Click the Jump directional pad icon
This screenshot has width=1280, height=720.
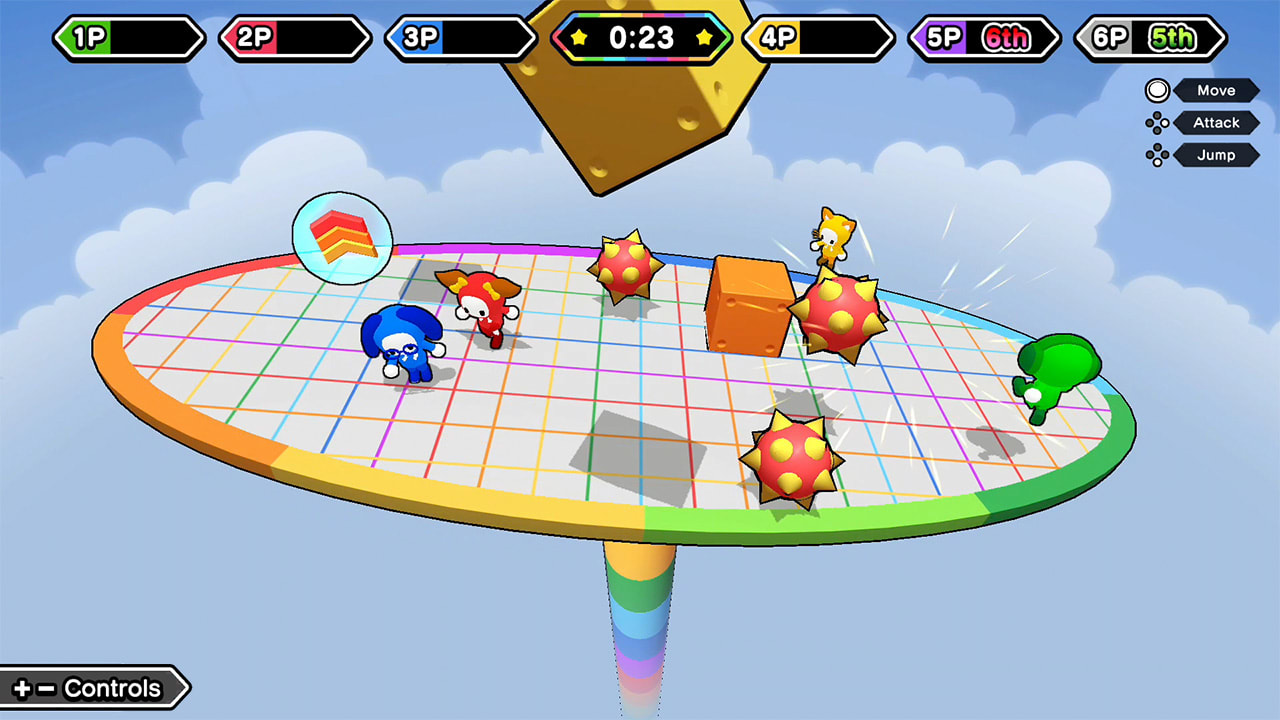pyautogui.click(x=1159, y=155)
